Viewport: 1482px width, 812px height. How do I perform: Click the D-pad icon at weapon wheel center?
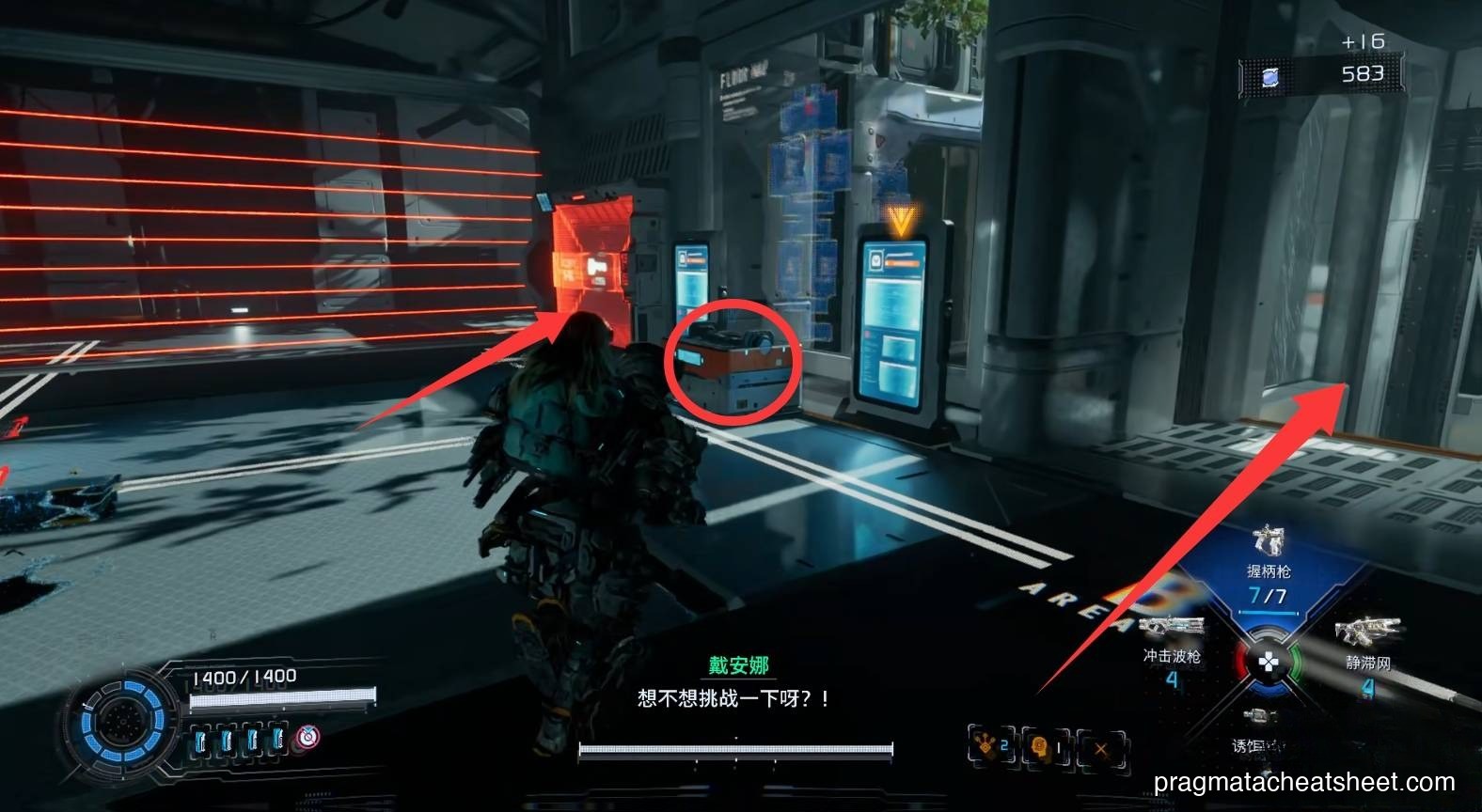[x=1269, y=662]
